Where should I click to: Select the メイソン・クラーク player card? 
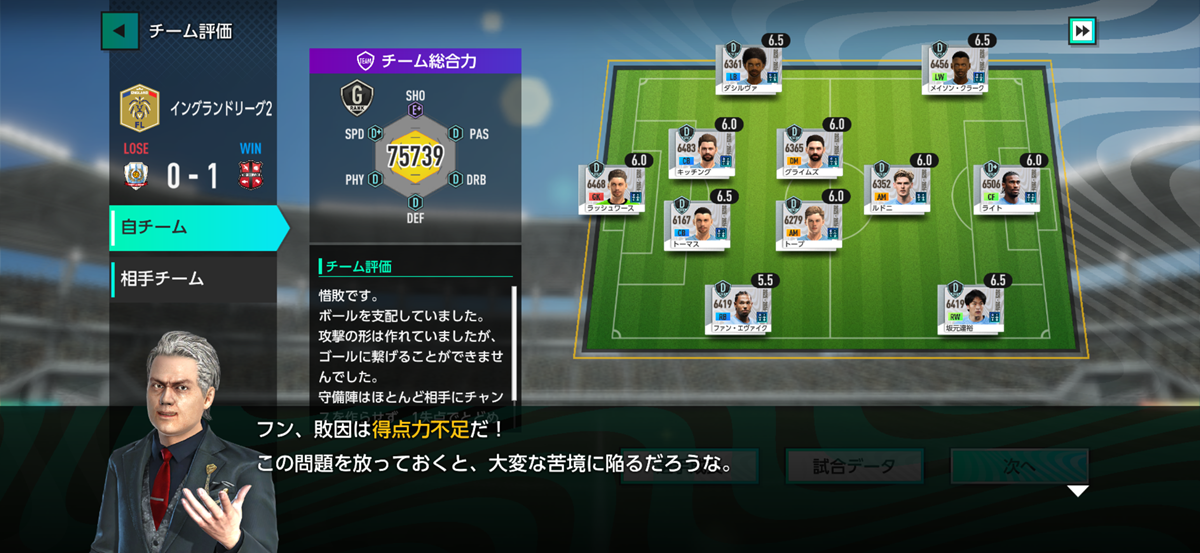click(958, 69)
